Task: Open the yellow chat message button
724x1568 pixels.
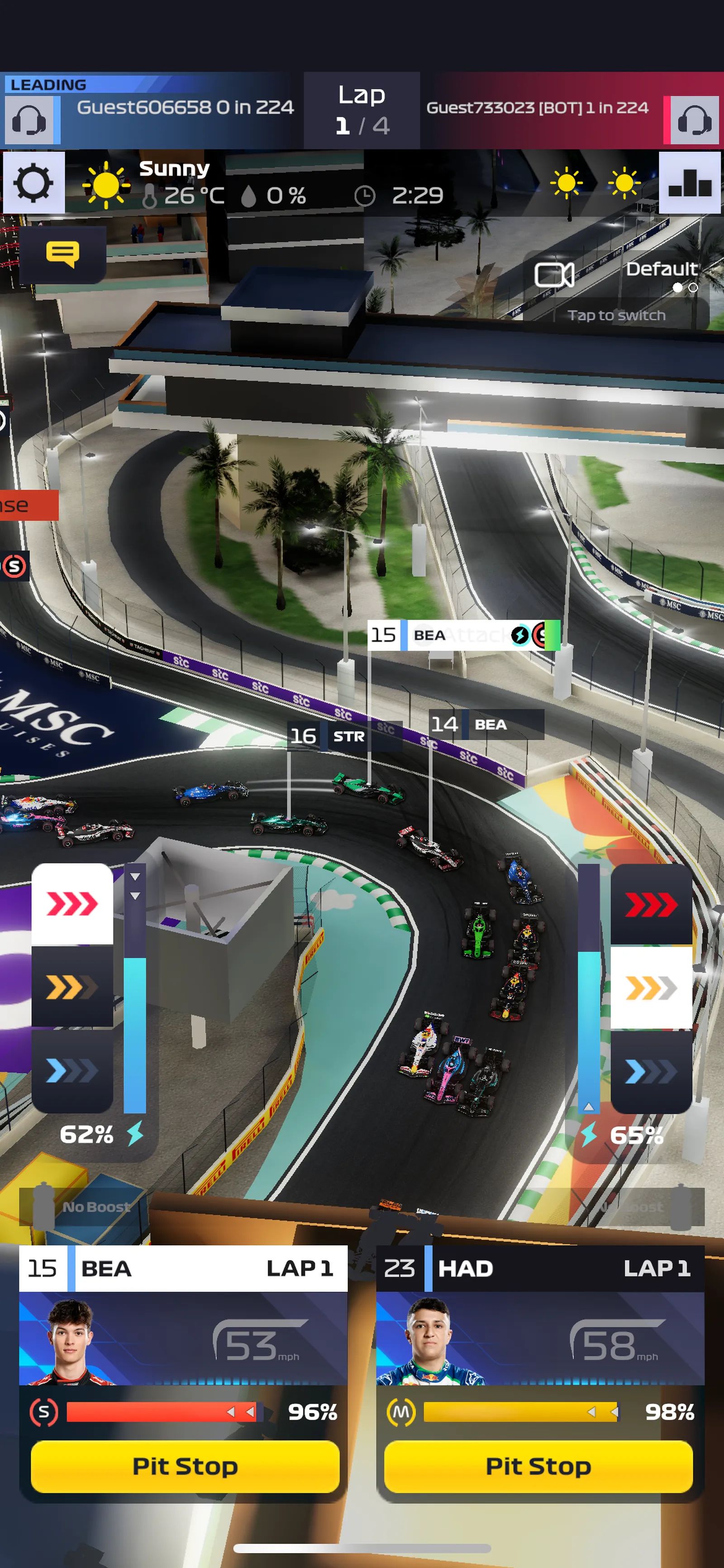Action: (x=62, y=254)
